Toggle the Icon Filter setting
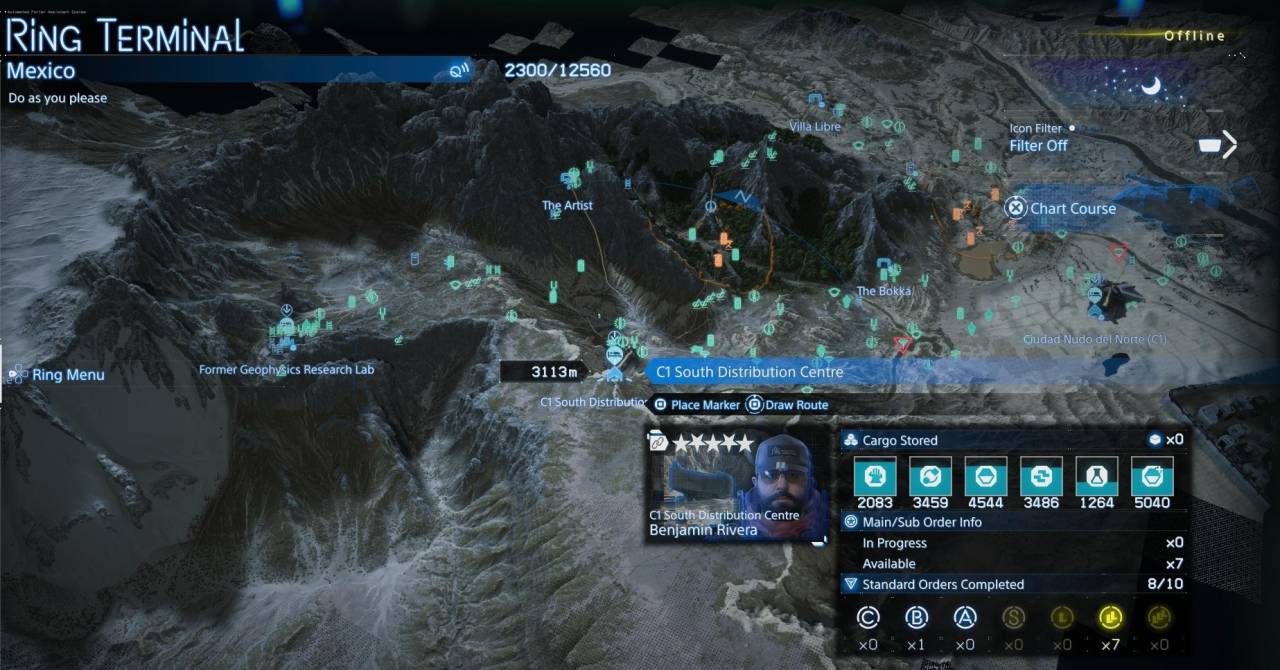 tap(1038, 145)
